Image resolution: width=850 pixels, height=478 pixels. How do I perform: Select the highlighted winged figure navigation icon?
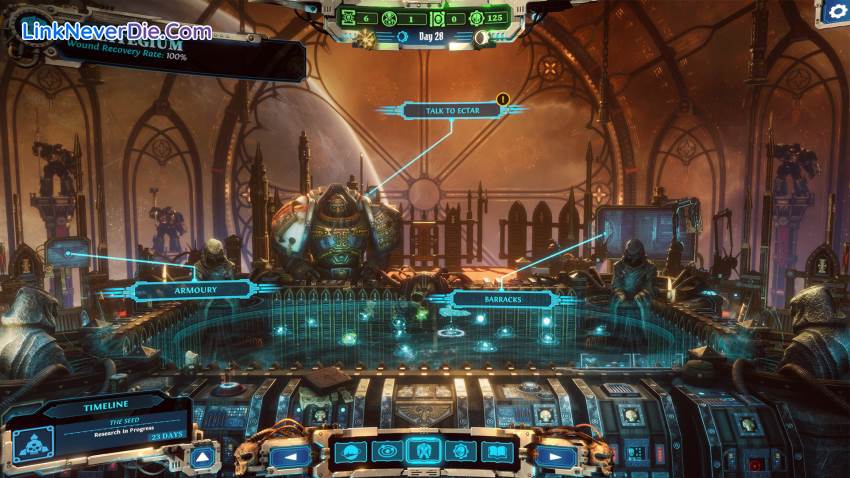(423, 451)
